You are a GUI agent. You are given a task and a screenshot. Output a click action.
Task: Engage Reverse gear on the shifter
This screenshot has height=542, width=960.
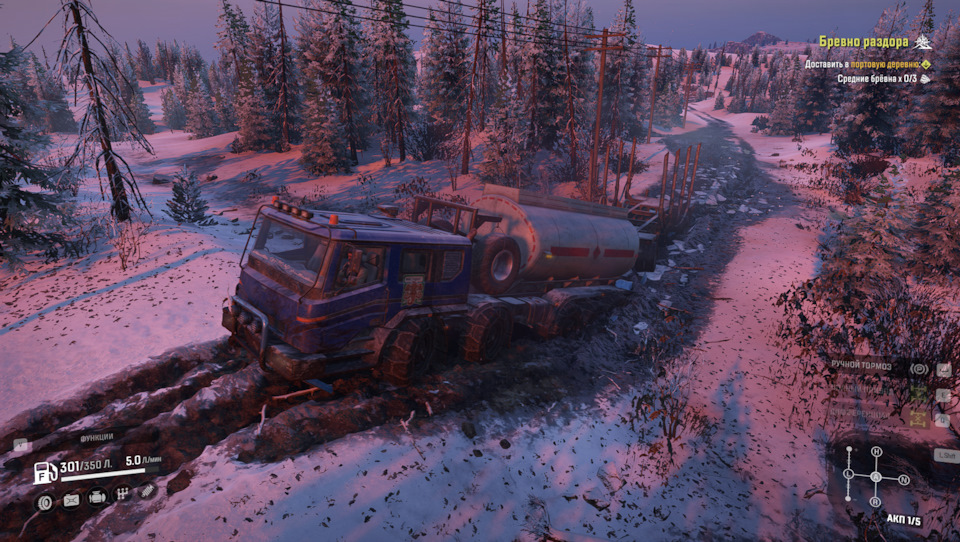click(x=875, y=501)
